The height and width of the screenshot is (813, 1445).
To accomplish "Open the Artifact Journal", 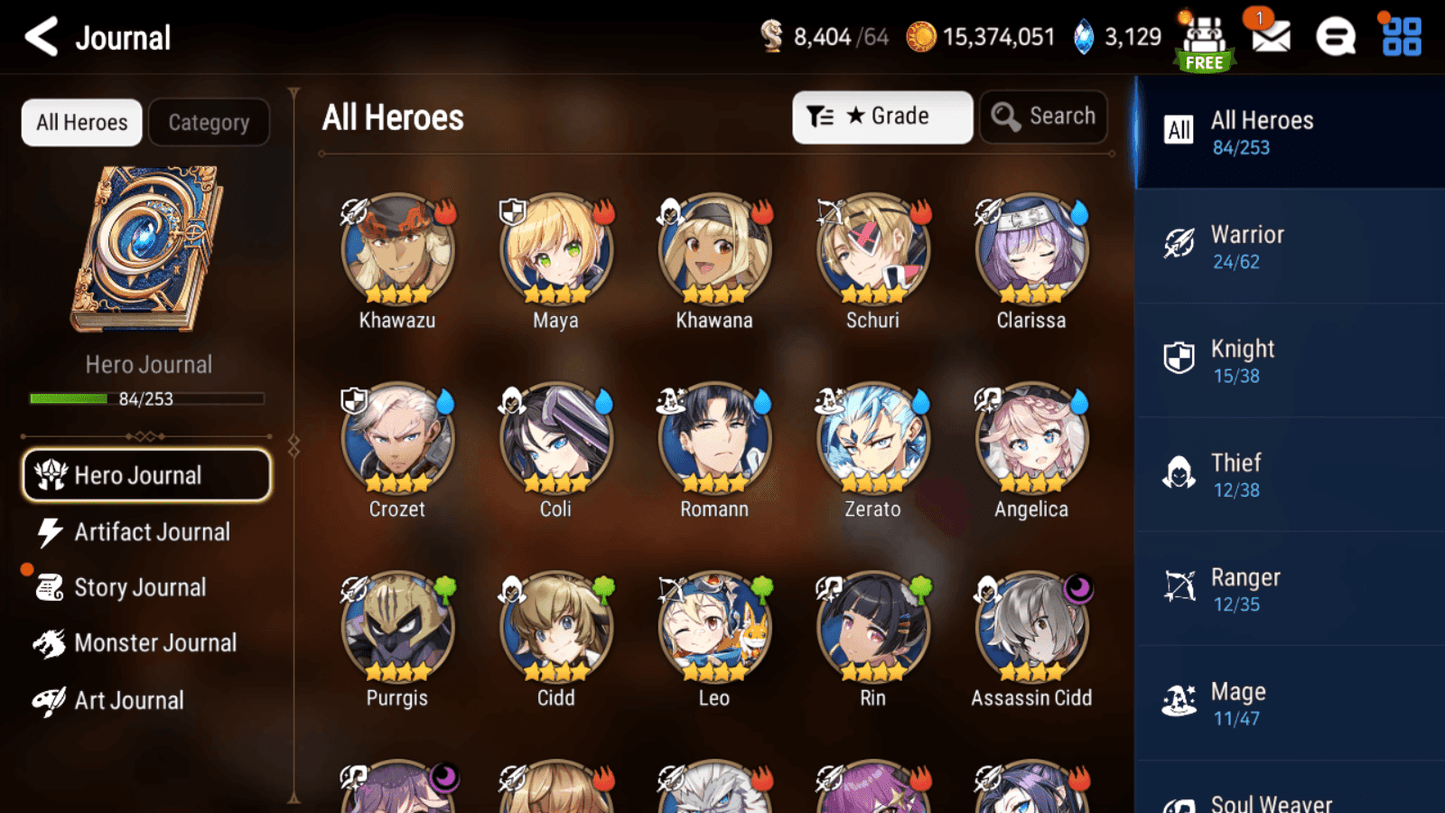I will 150,532.
